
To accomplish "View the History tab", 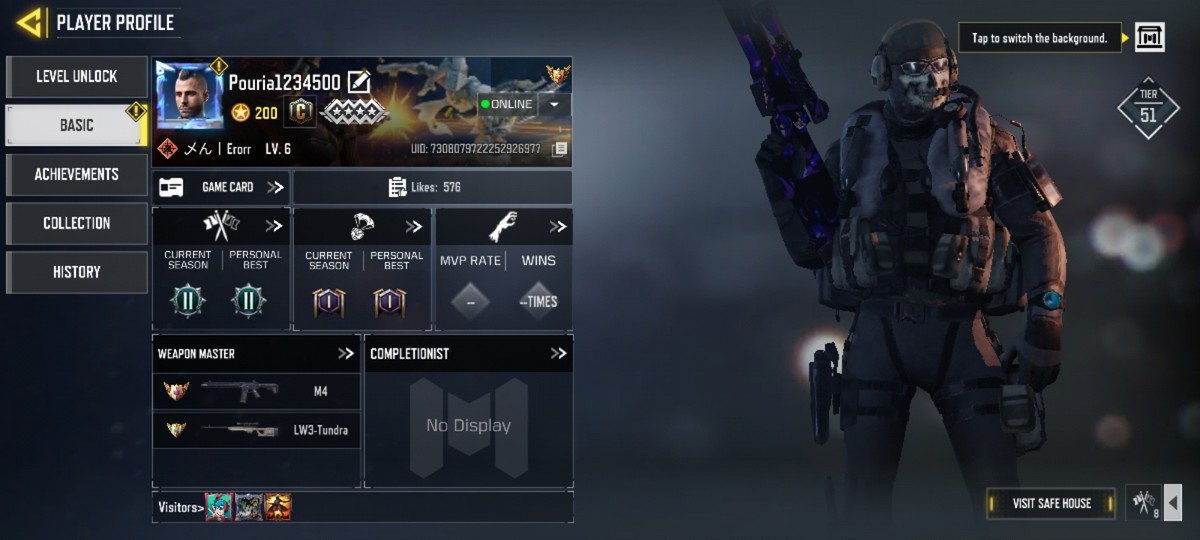I will [77, 272].
